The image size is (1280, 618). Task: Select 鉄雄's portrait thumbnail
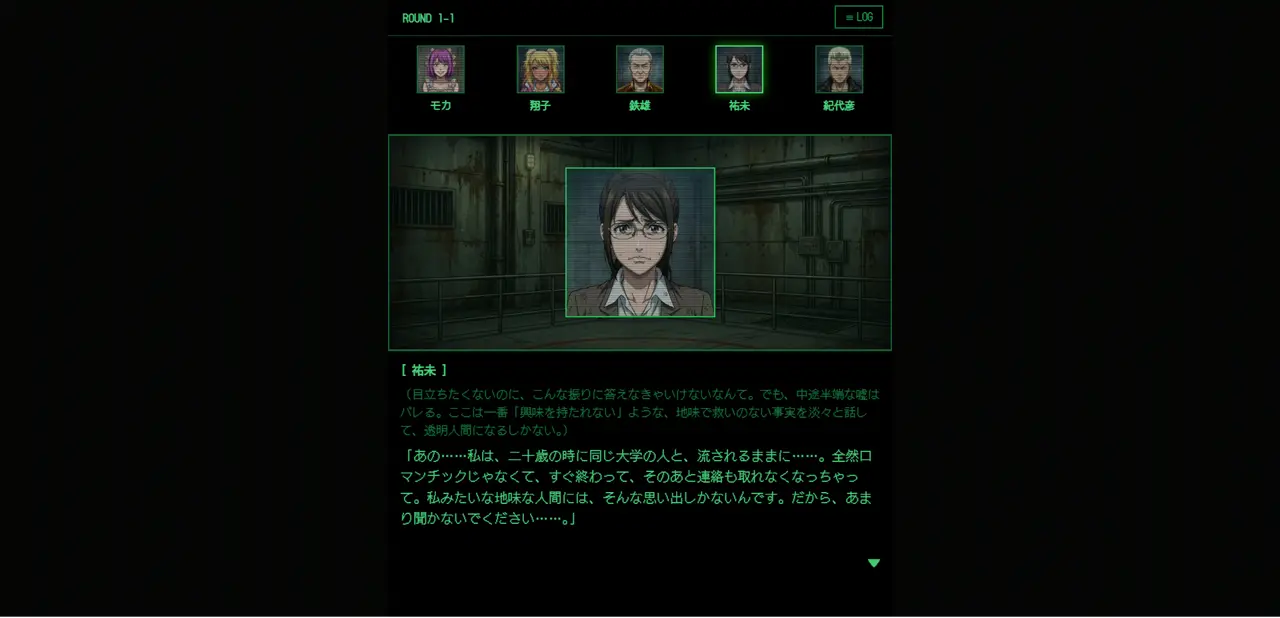pos(640,69)
